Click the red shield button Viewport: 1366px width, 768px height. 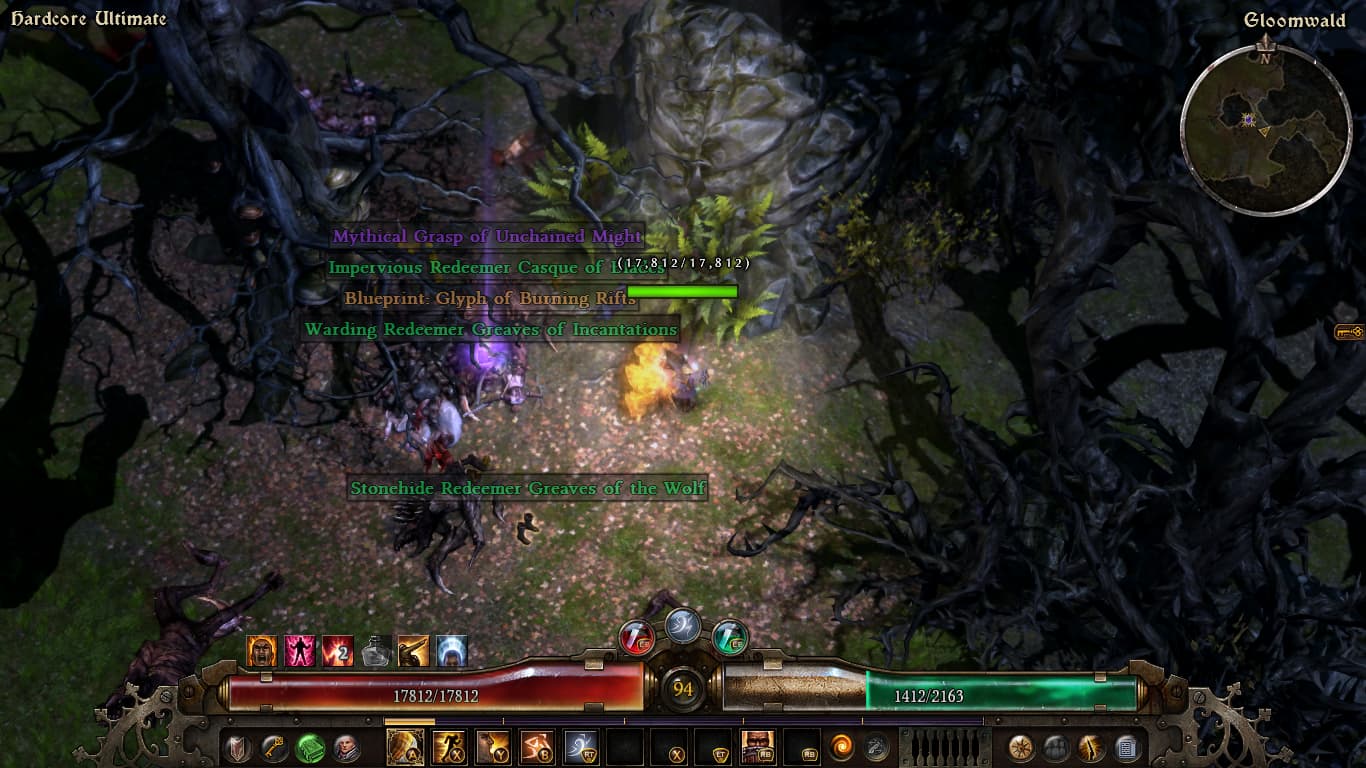pos(238,747)
